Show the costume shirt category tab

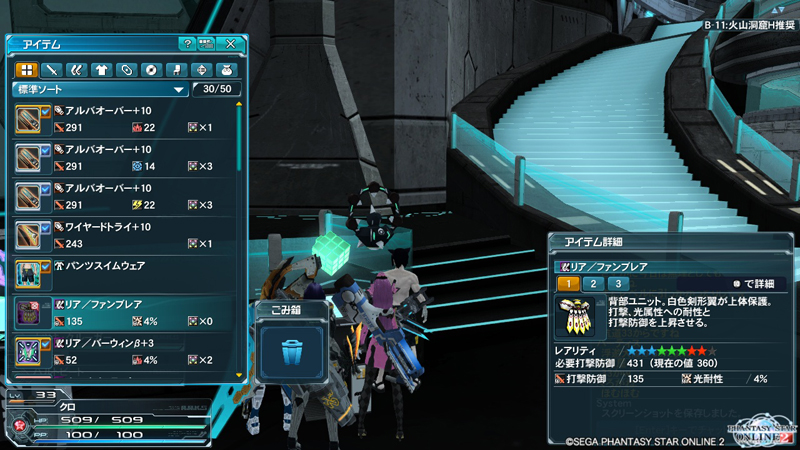coord(101,70)
